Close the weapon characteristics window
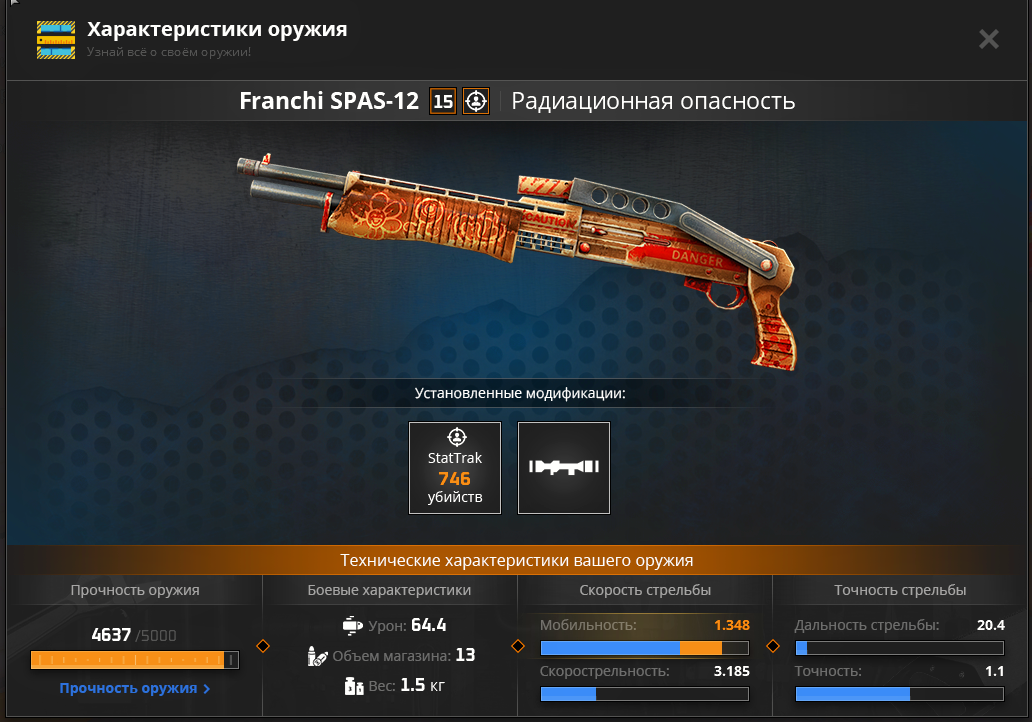1032x722 pixels. coord(988,39)
